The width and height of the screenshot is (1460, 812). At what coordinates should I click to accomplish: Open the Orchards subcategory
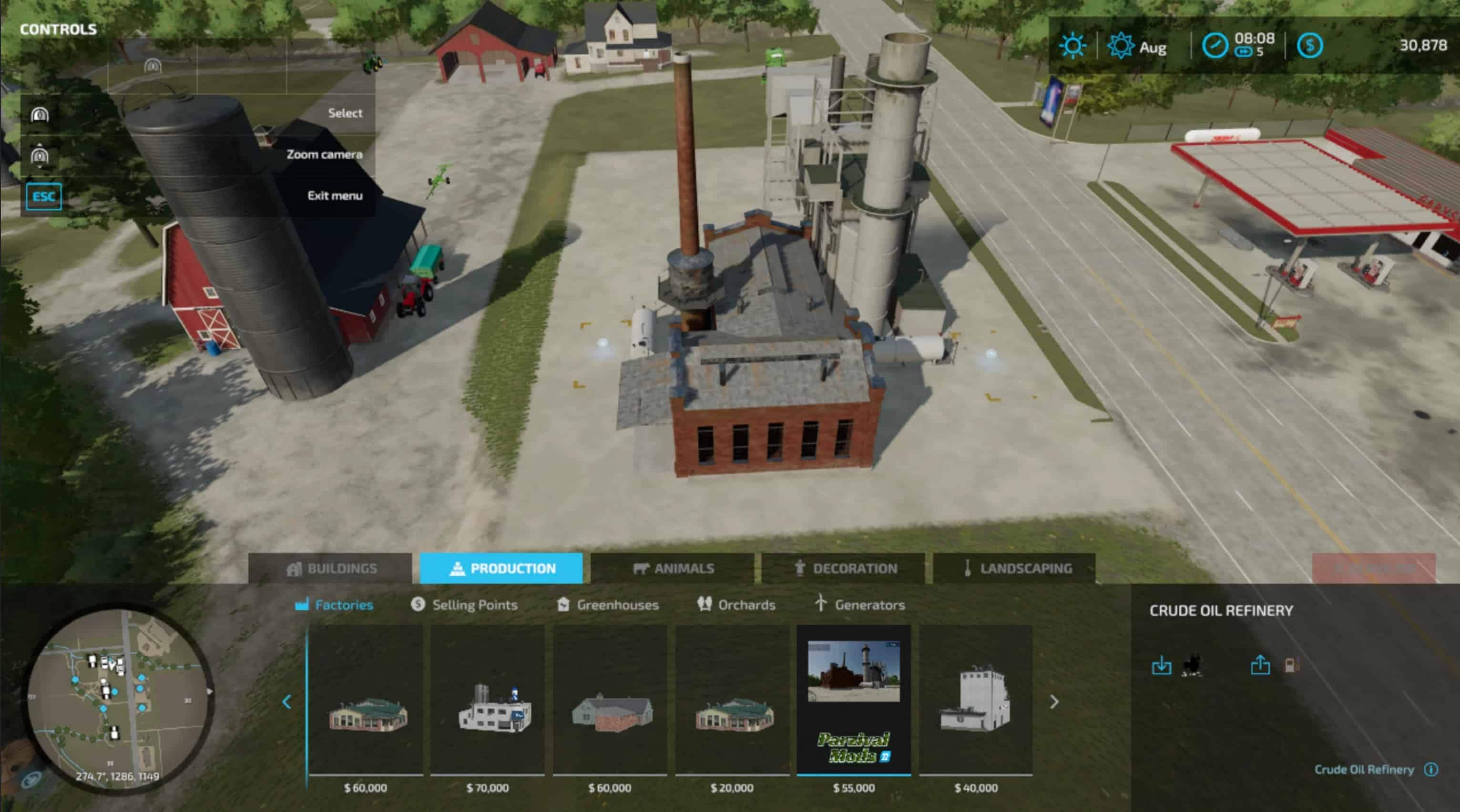pos(736,605)
